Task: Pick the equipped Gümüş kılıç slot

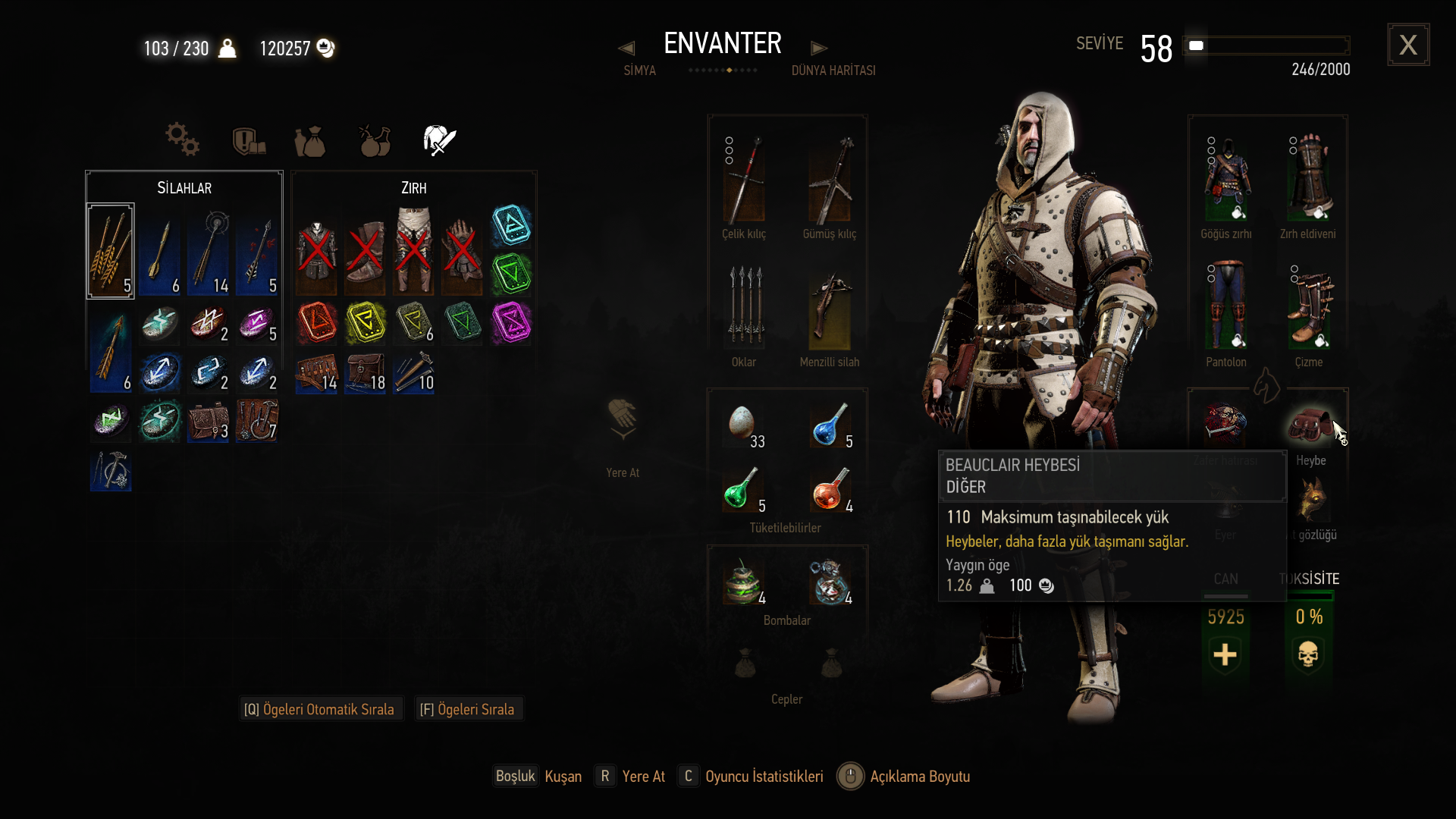Action: point(830,180)
